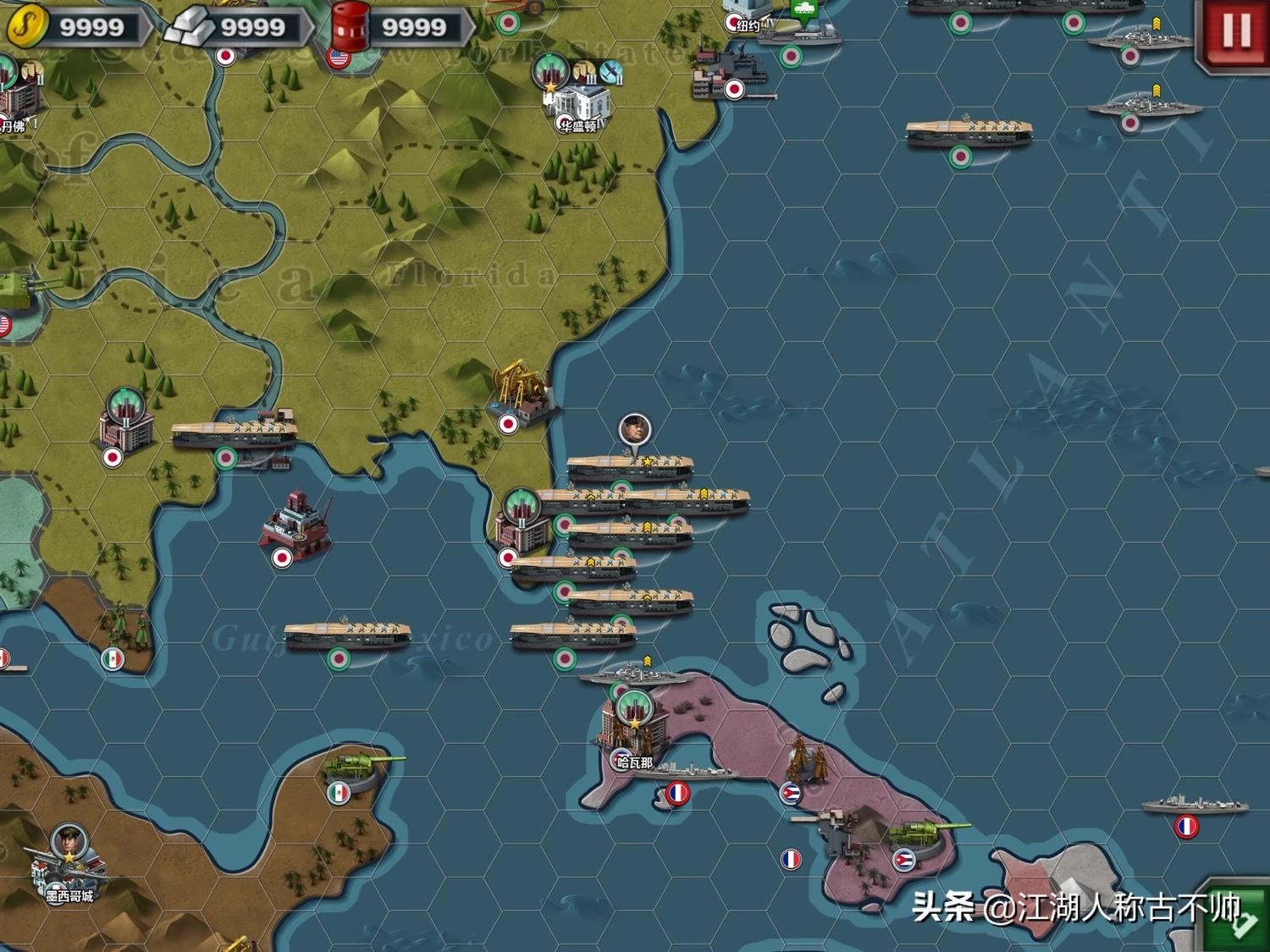Image resolution: width=1270 pixels, height=952 pixels.
Task: Select the lone carrier in the open Atlantic
Action: coord(969,134)
